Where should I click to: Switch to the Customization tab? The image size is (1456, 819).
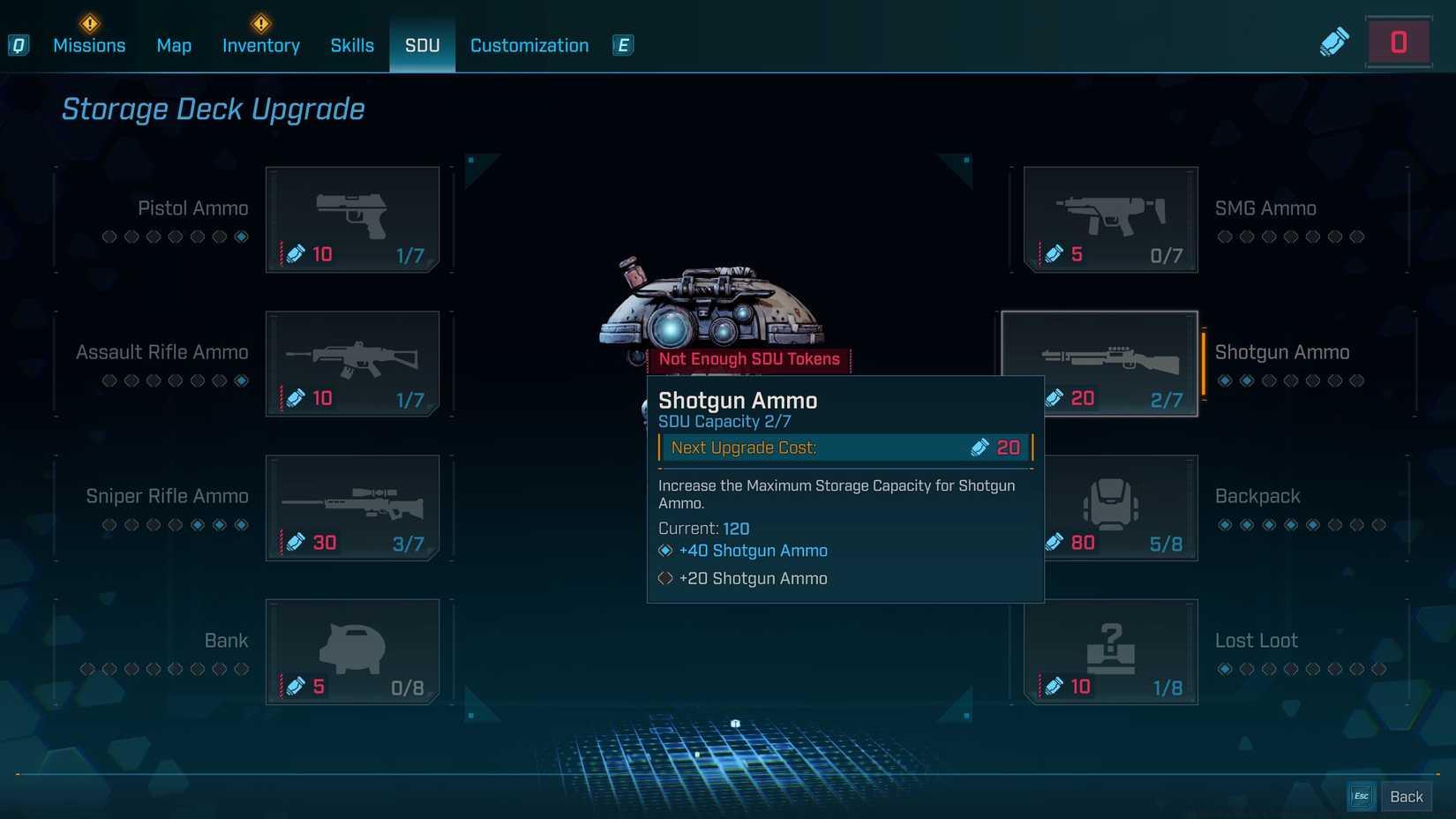pyautogui.click(x=529, y=45)
